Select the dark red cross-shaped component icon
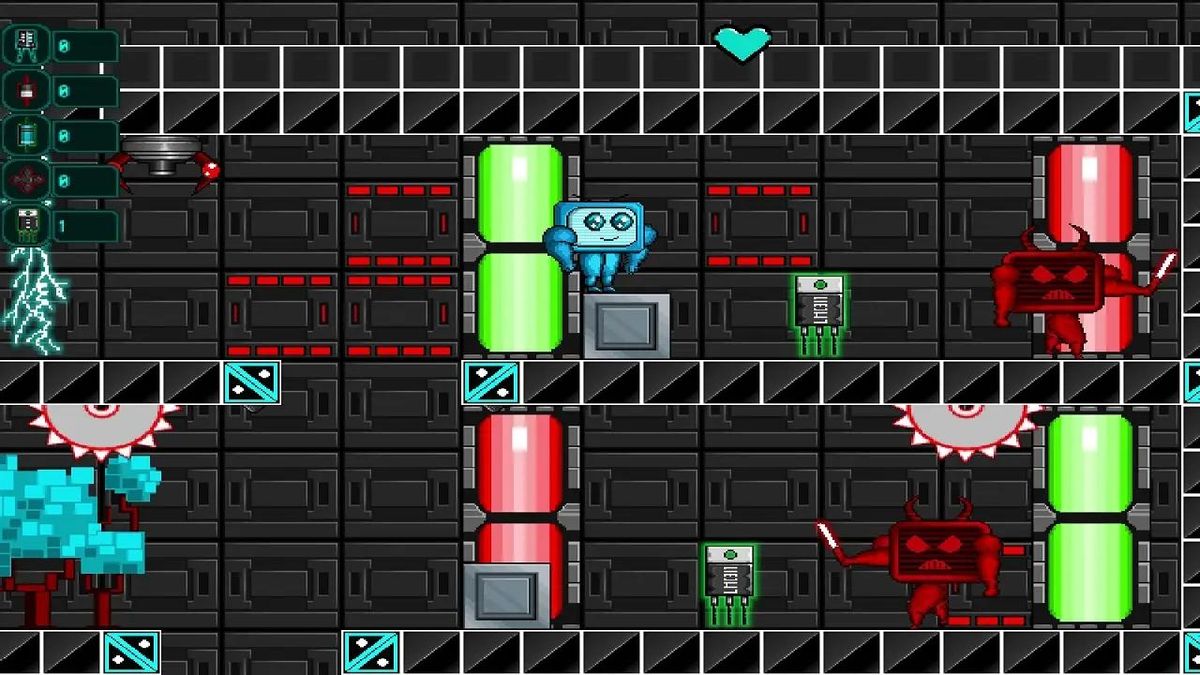Viewport: 1200px width, 675px height. (26, 180)
